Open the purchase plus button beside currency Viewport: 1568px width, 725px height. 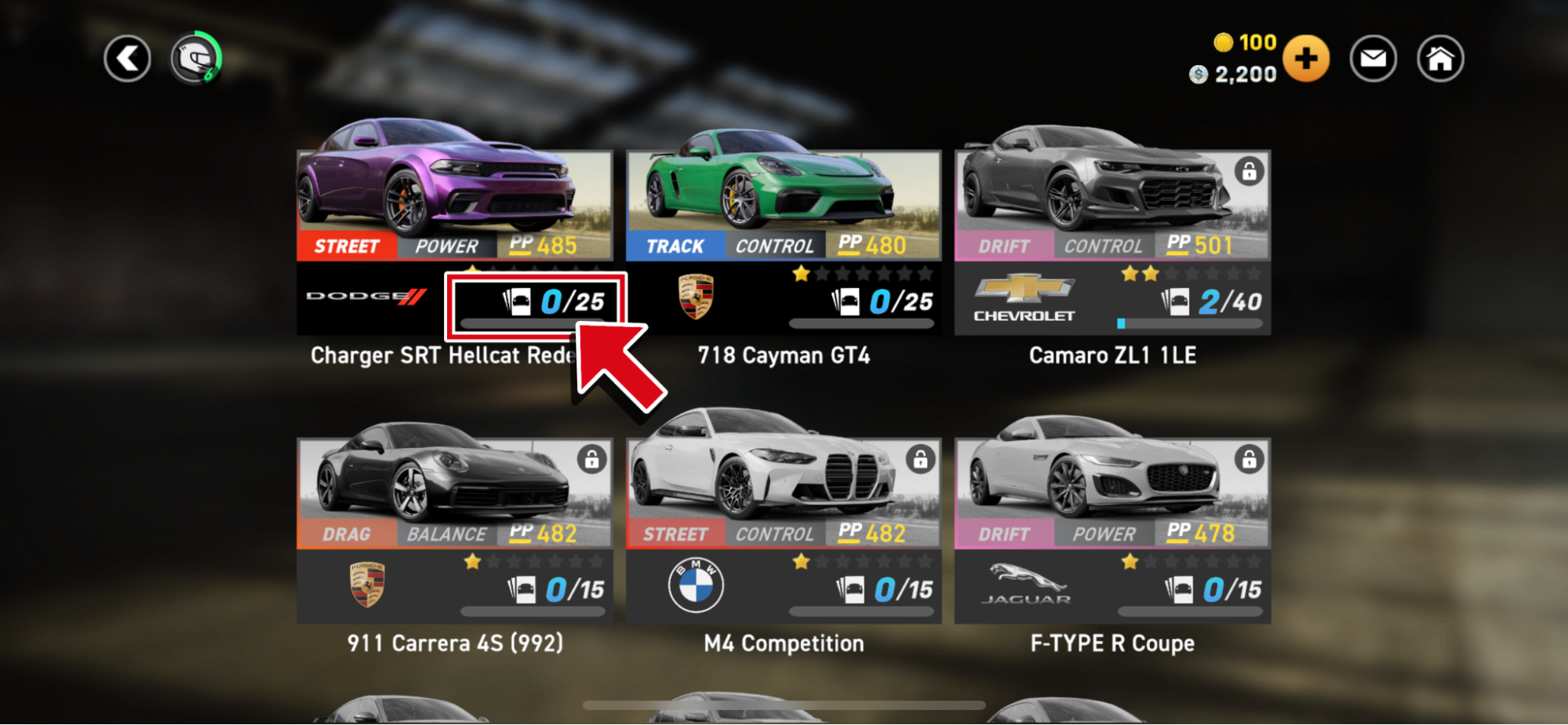[x=1305, y=58]
